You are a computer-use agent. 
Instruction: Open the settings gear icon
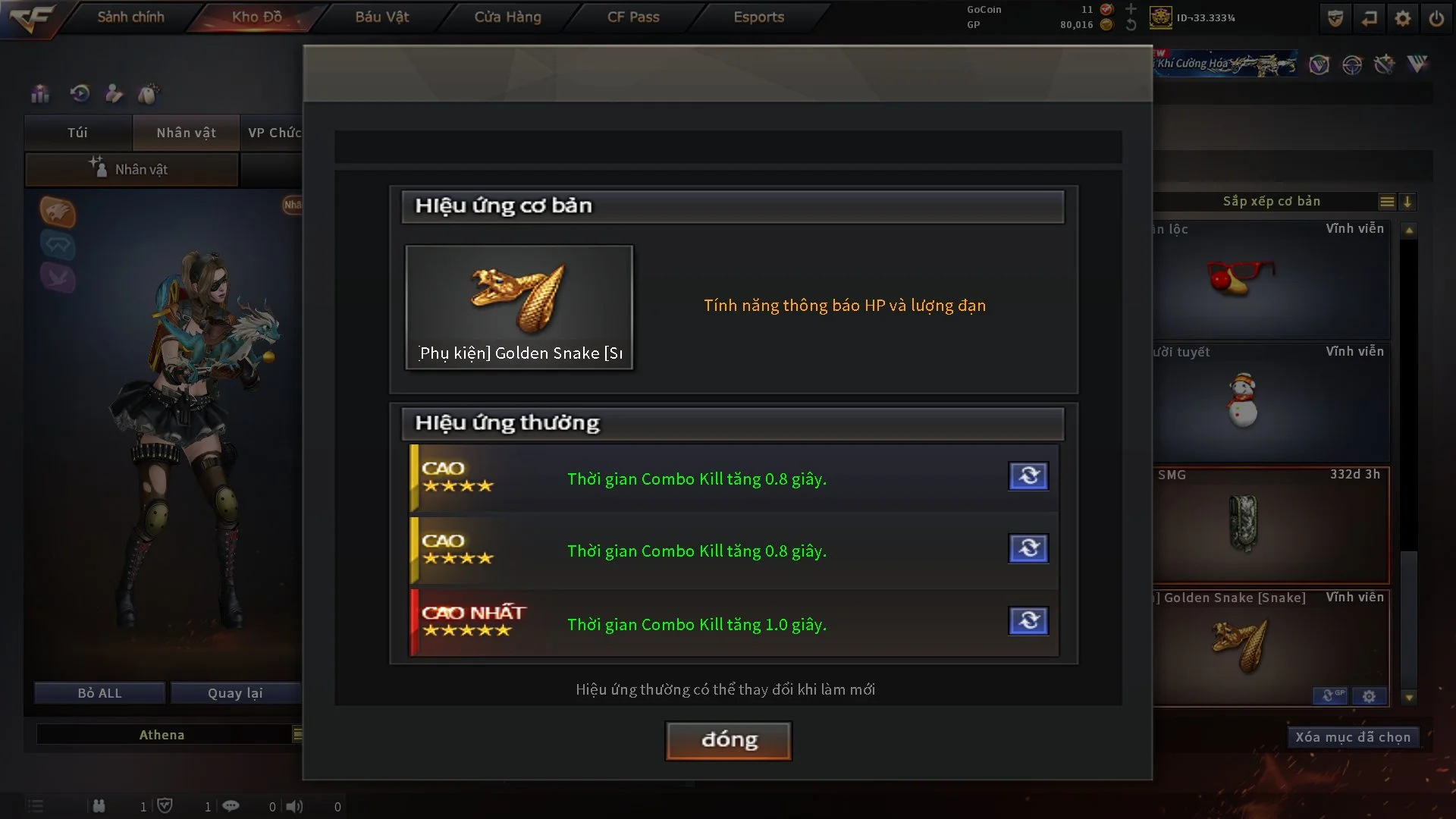[1403, 18]
